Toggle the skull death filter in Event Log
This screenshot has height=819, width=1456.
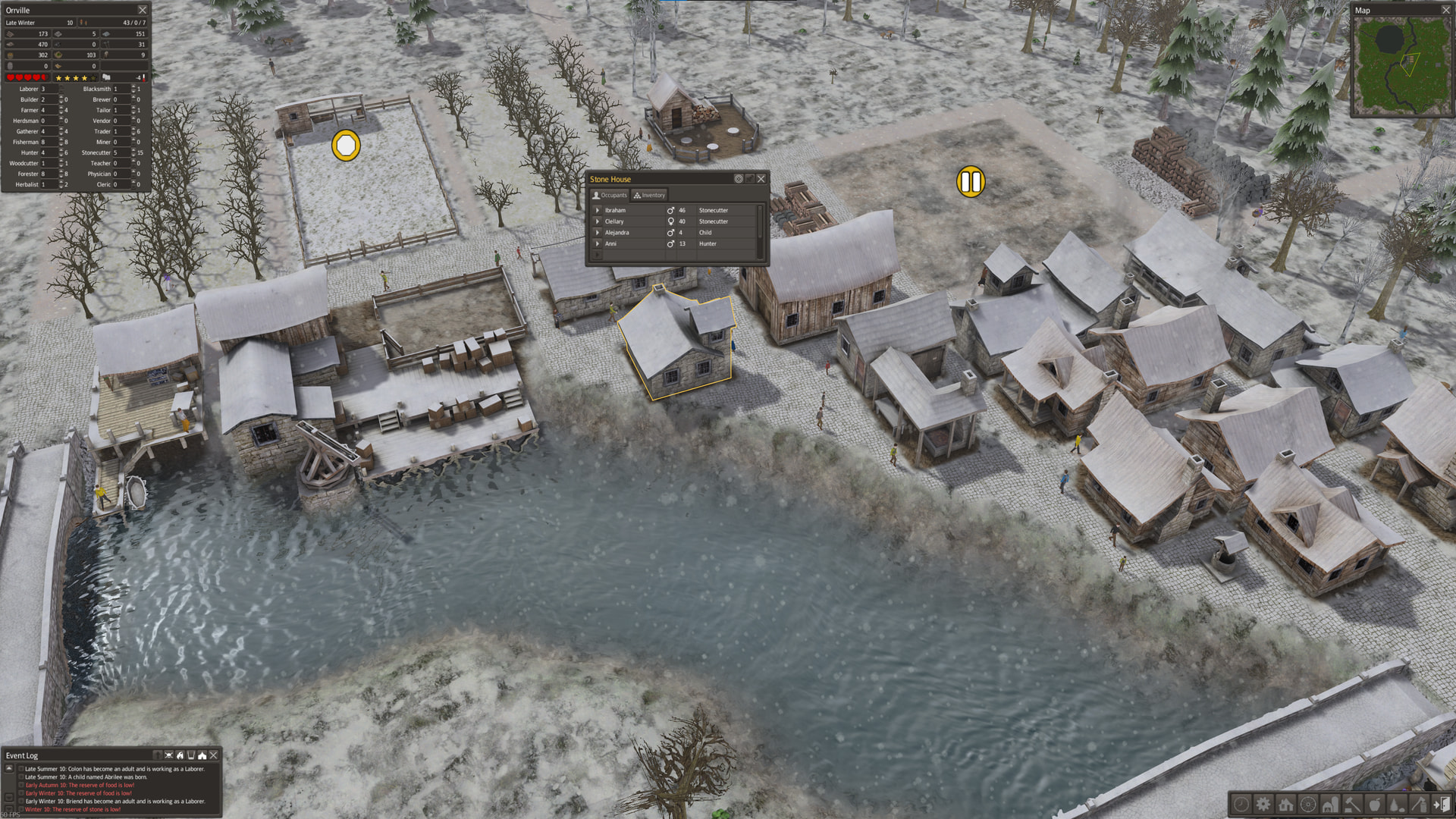(x=168, y=755)
